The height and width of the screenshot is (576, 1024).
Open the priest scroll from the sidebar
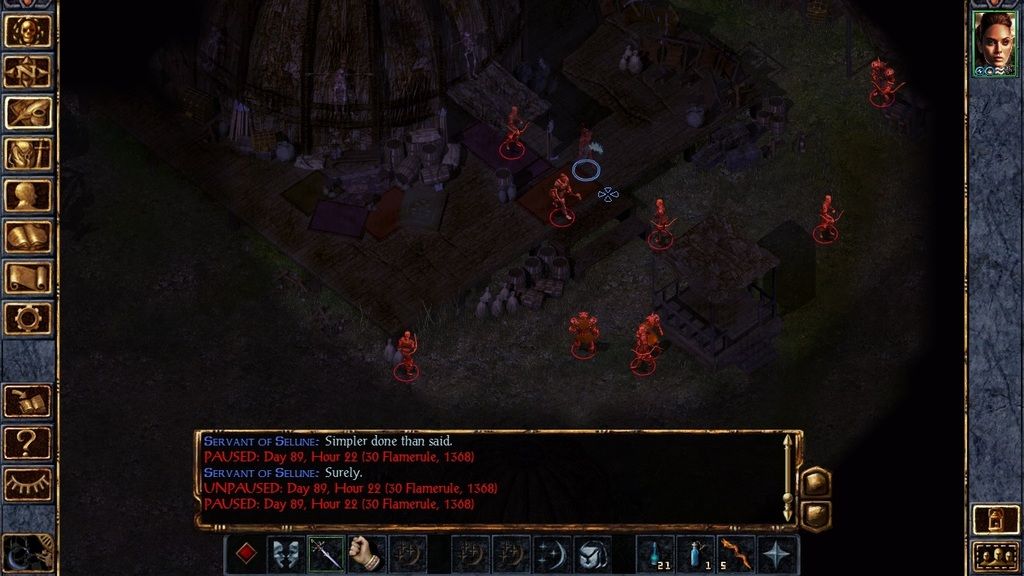pyautogui.click(x=28, y=278)
